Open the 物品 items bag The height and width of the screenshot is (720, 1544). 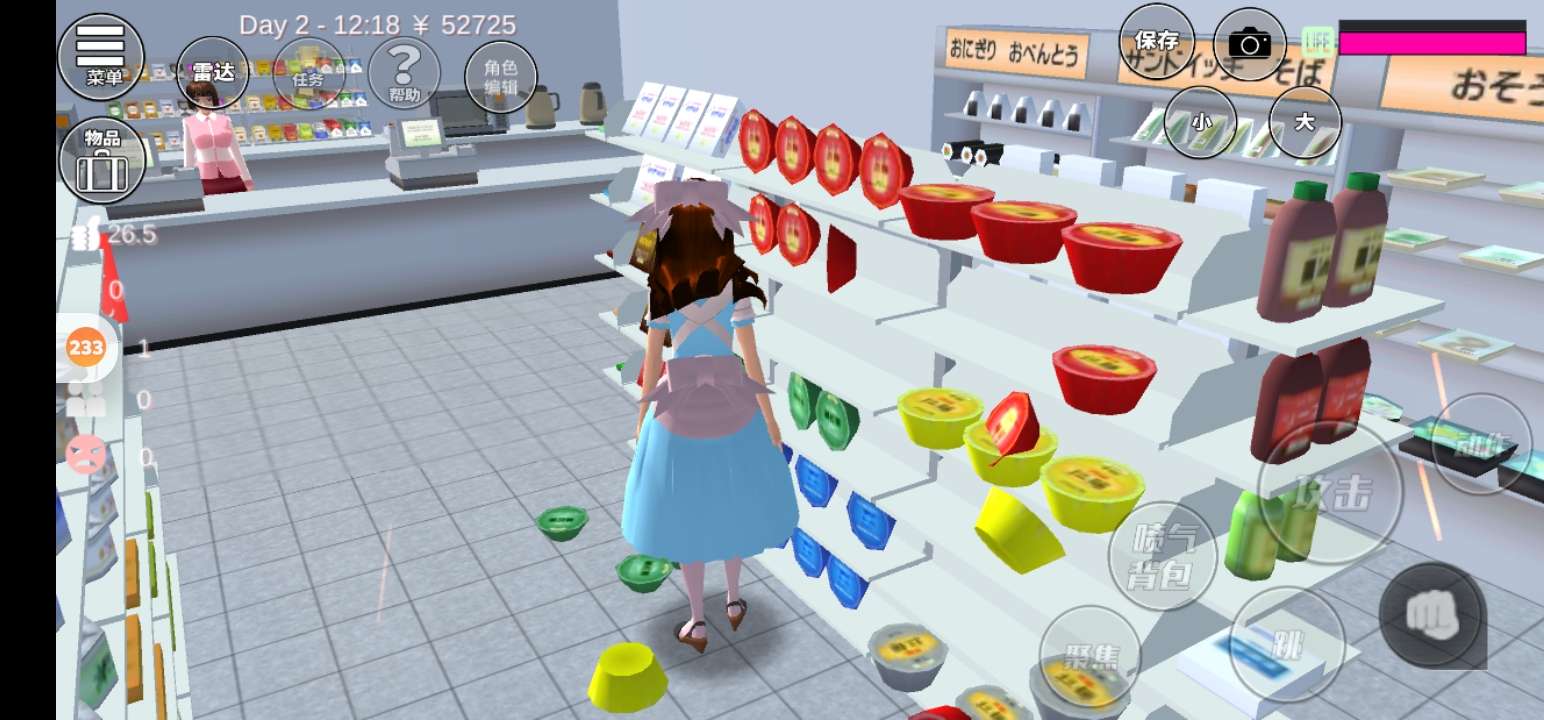(102, 160)
